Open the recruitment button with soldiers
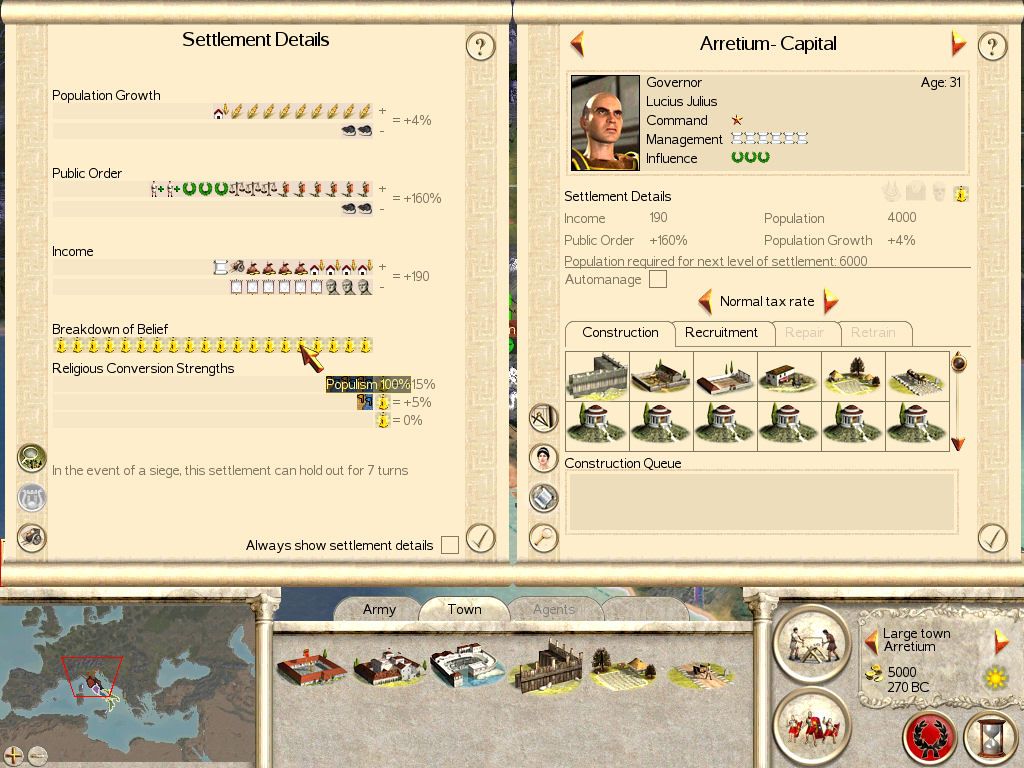The height and width of the screenshot is (768, 1024). point(811,725)
